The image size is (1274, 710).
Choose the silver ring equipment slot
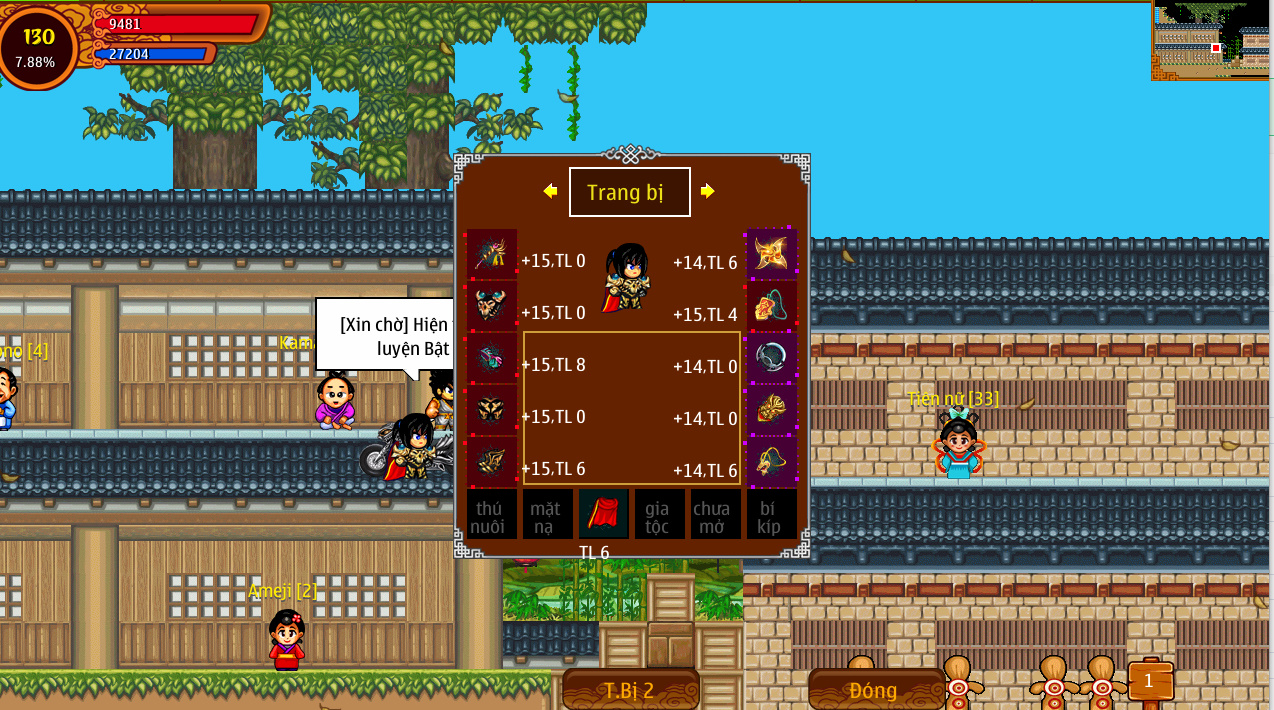click(772, 358)
